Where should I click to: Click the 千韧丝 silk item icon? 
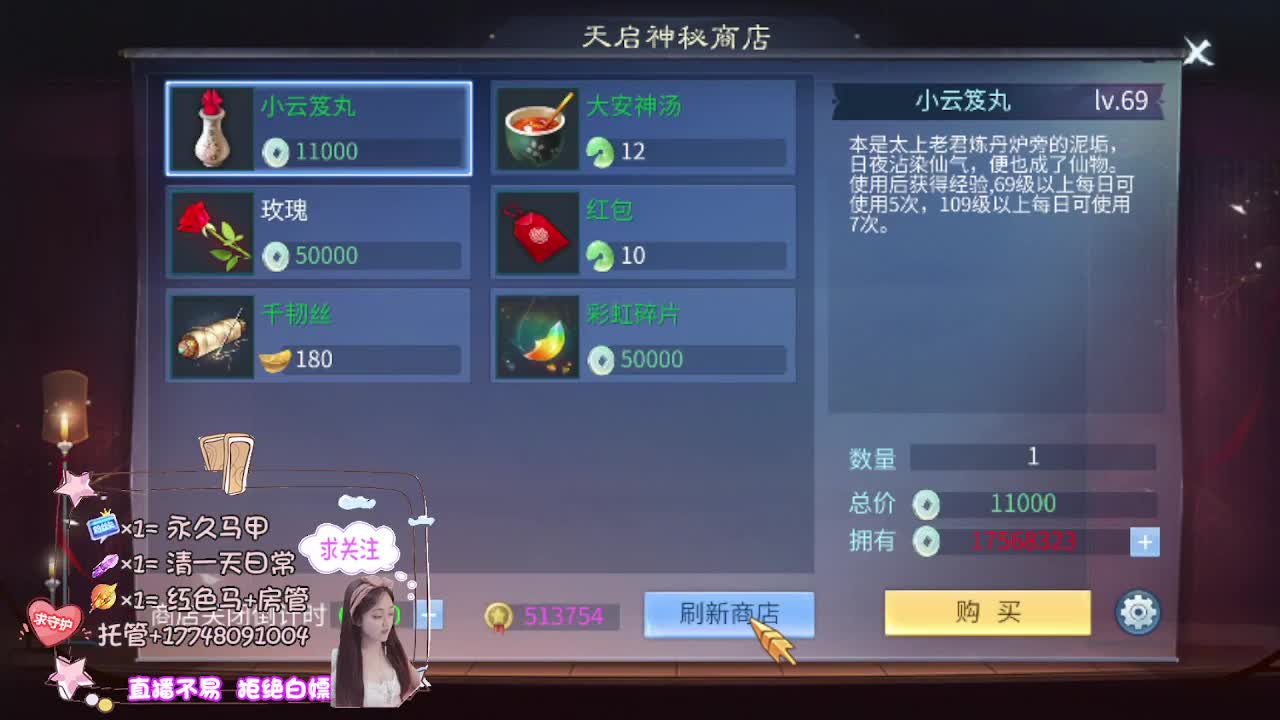(x=210, y=336)
